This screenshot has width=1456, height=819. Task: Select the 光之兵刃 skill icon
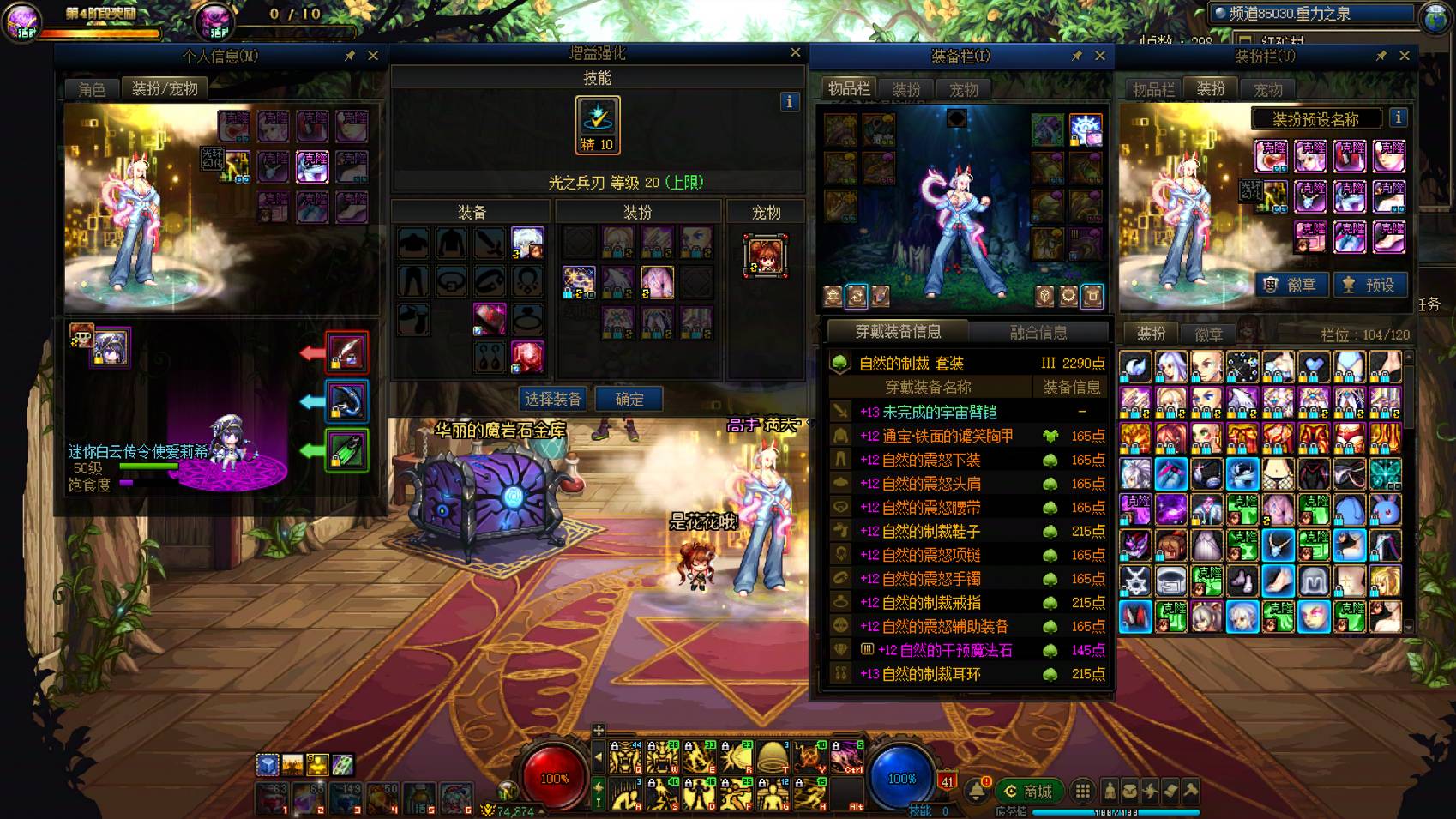tap(598, 125)
